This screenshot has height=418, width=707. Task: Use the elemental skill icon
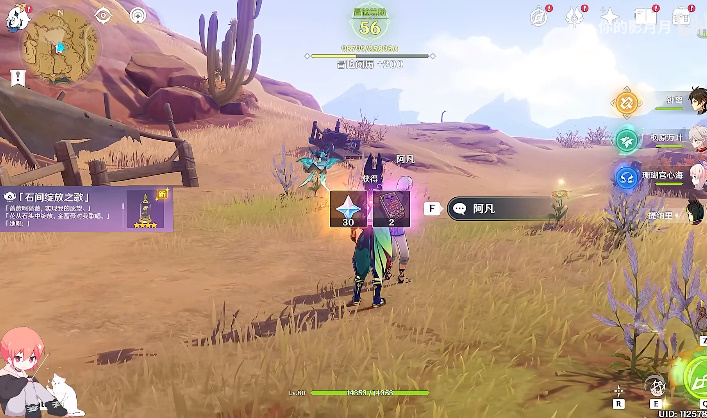[654, 385]
